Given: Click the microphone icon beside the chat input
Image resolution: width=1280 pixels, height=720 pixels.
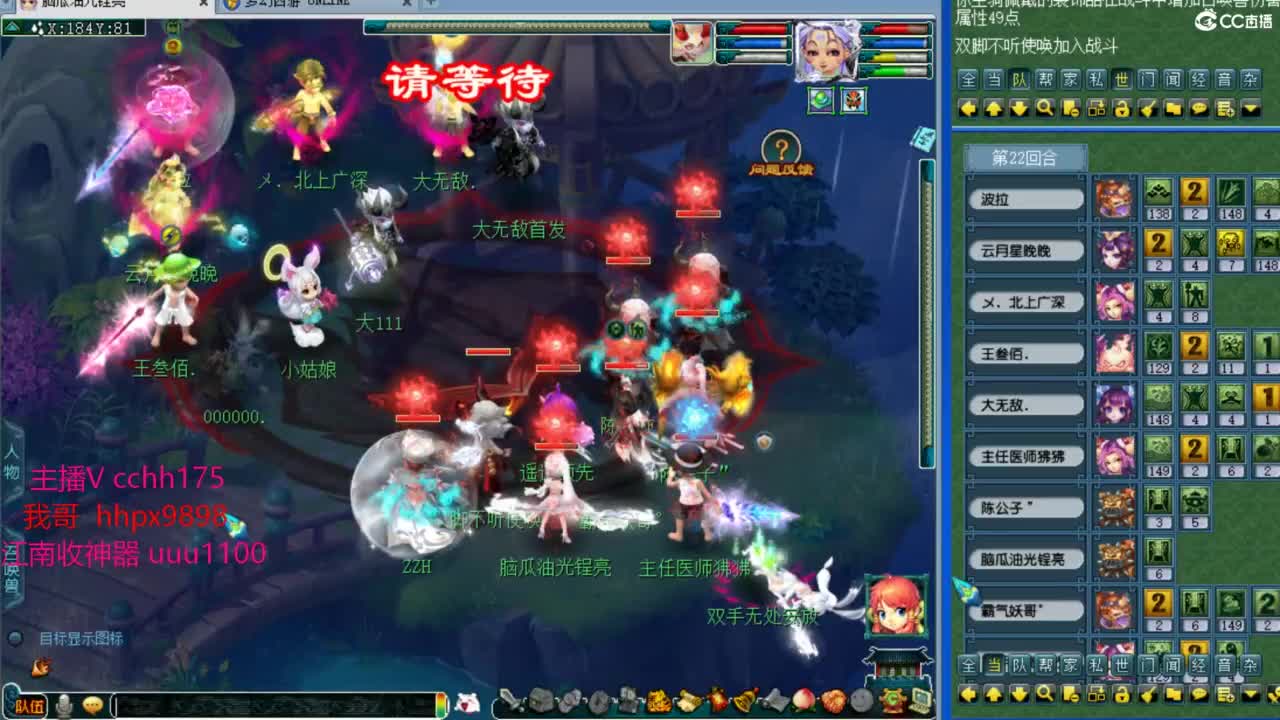Looking at the screenshot, I should [63, 703].
